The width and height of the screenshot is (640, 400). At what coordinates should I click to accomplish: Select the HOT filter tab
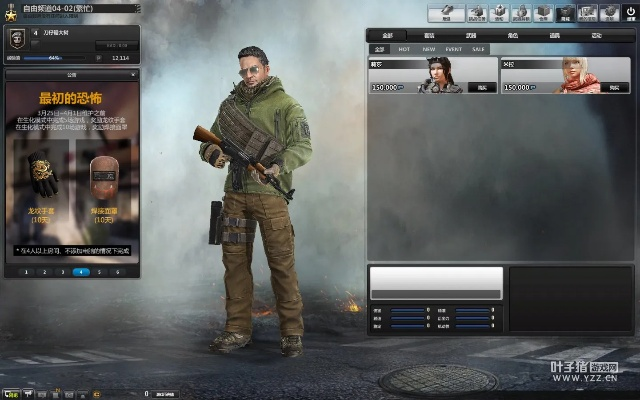[x=404, y=48]
